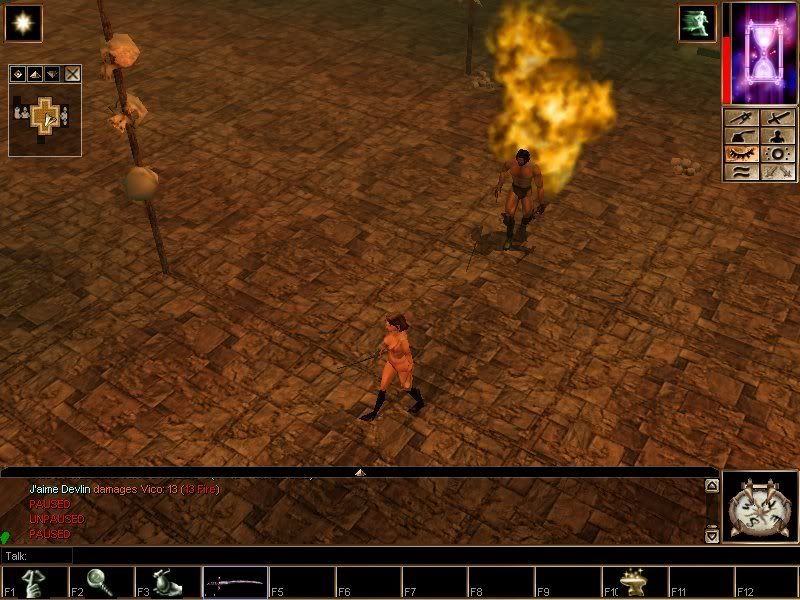Select the running figure haste effect icon
Image resolution: width=800 pixels, height=600 pixels.
coord(696,23)
